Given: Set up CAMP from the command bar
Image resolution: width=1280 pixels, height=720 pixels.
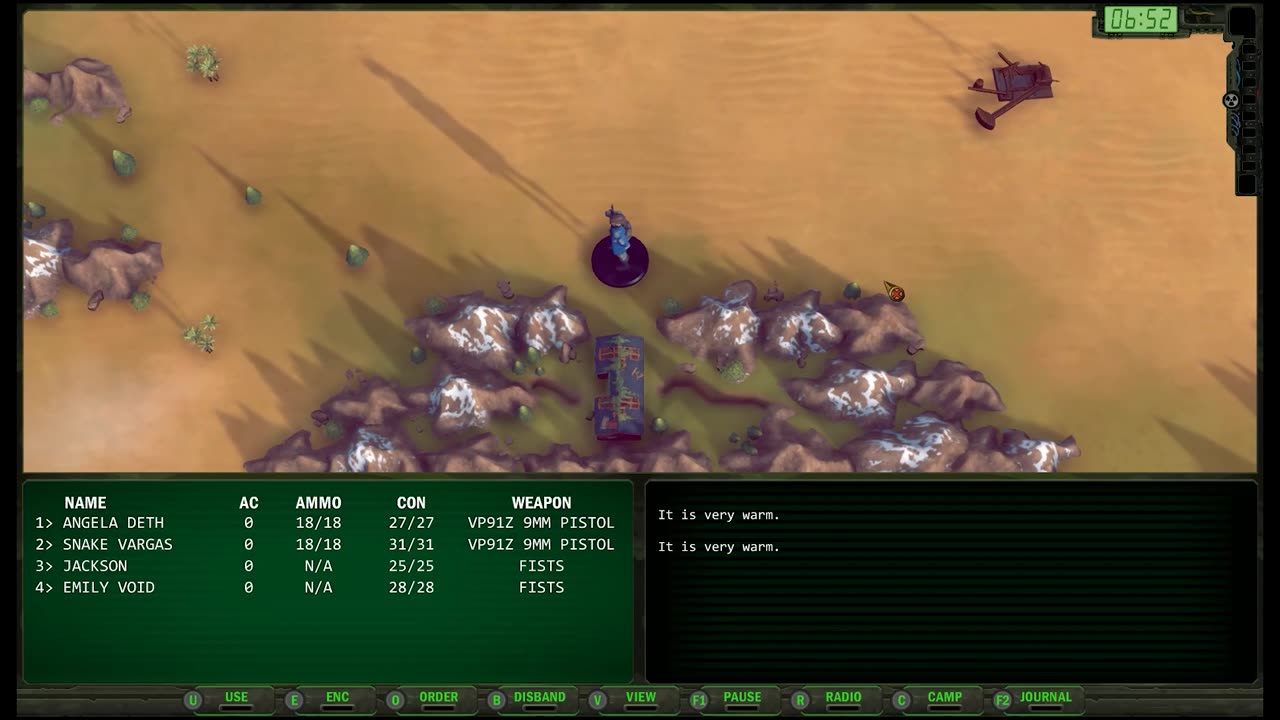Looking at the screenshot, I should 944,698.
